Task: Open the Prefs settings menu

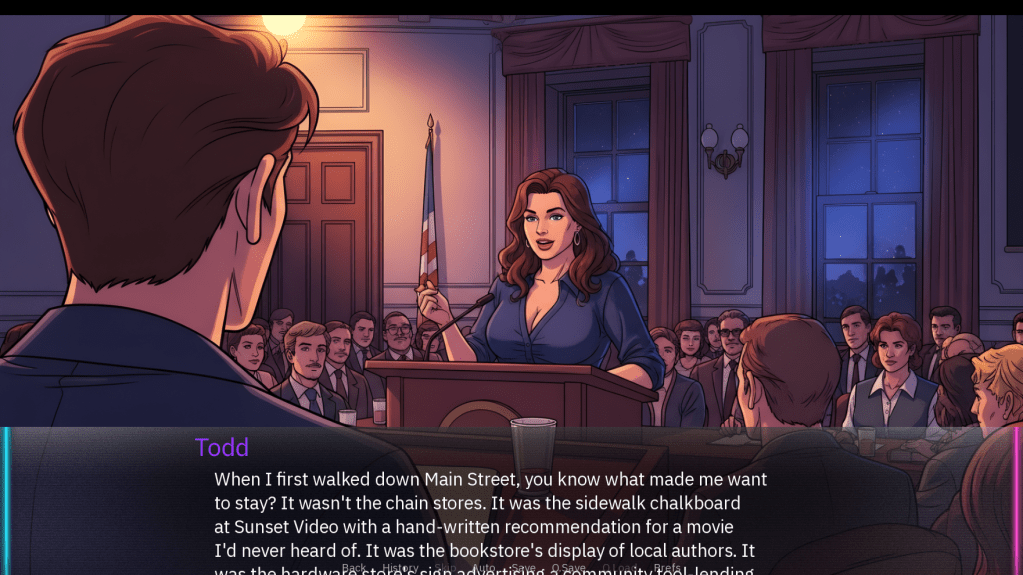Action: (x=667, y=568)
